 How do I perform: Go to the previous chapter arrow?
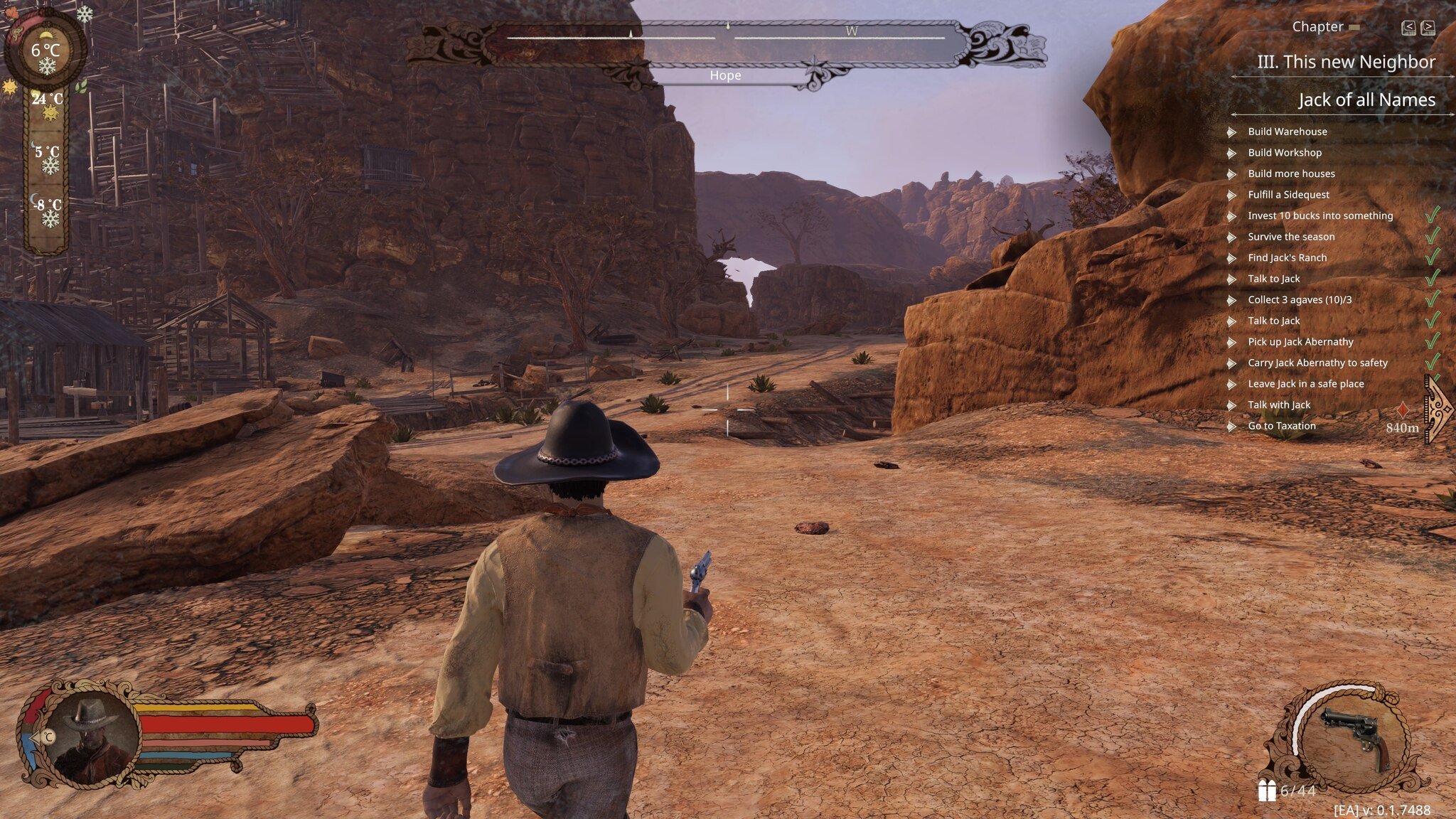1408,28
